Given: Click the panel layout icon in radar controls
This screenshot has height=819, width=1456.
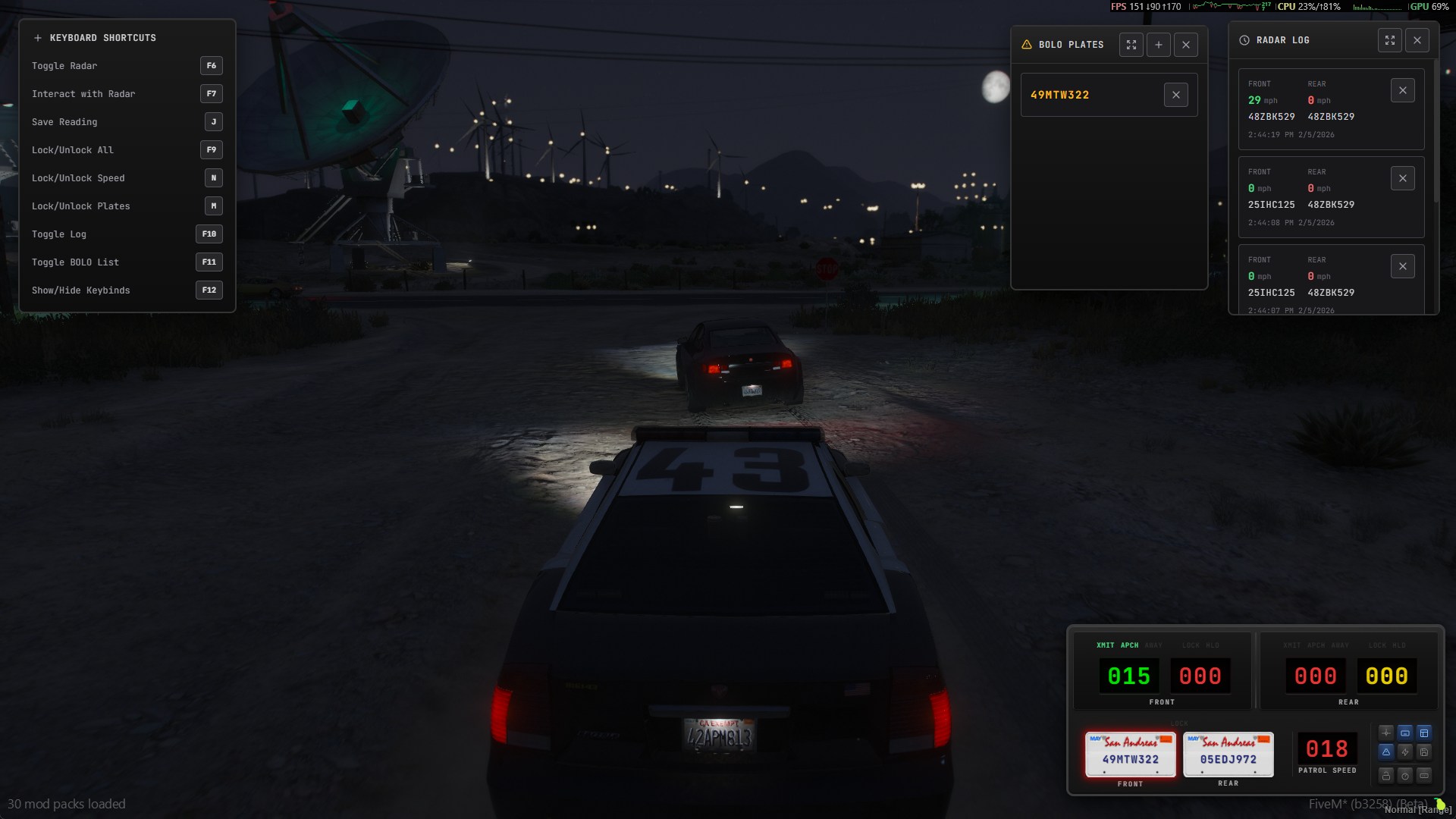Looking at the screenshot, I should click(1424, 733).
